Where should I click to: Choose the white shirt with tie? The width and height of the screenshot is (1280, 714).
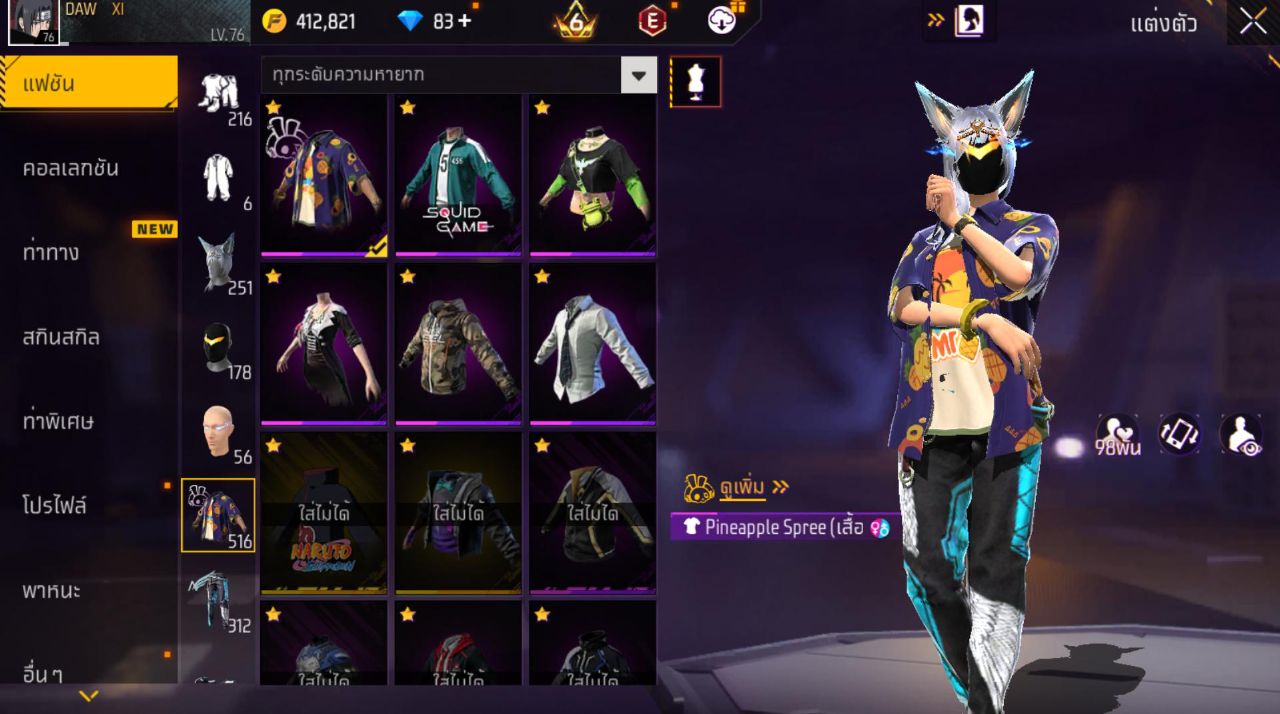592,345
